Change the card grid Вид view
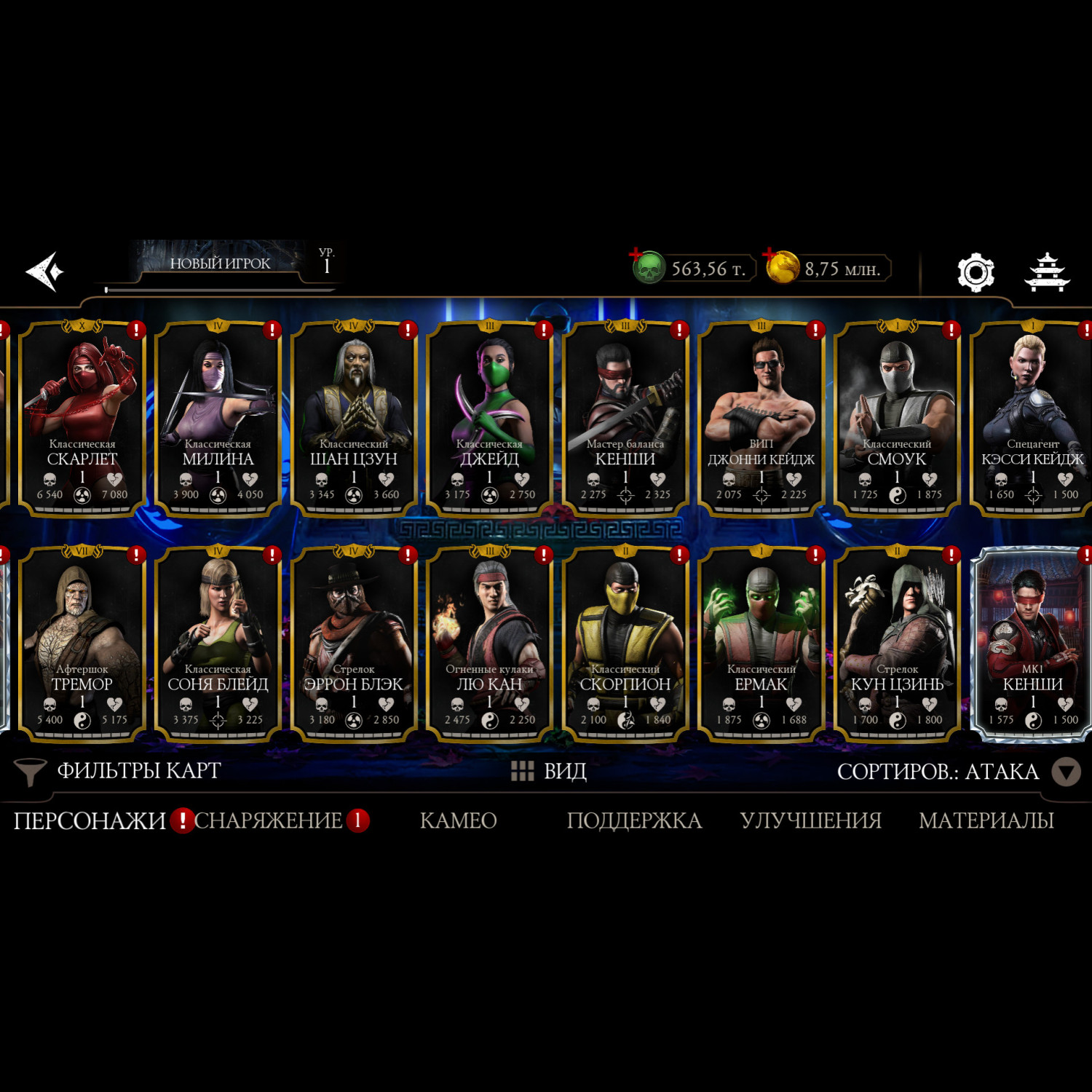Viewport: 1092px width, 1092px height. [x=550, y=771]
